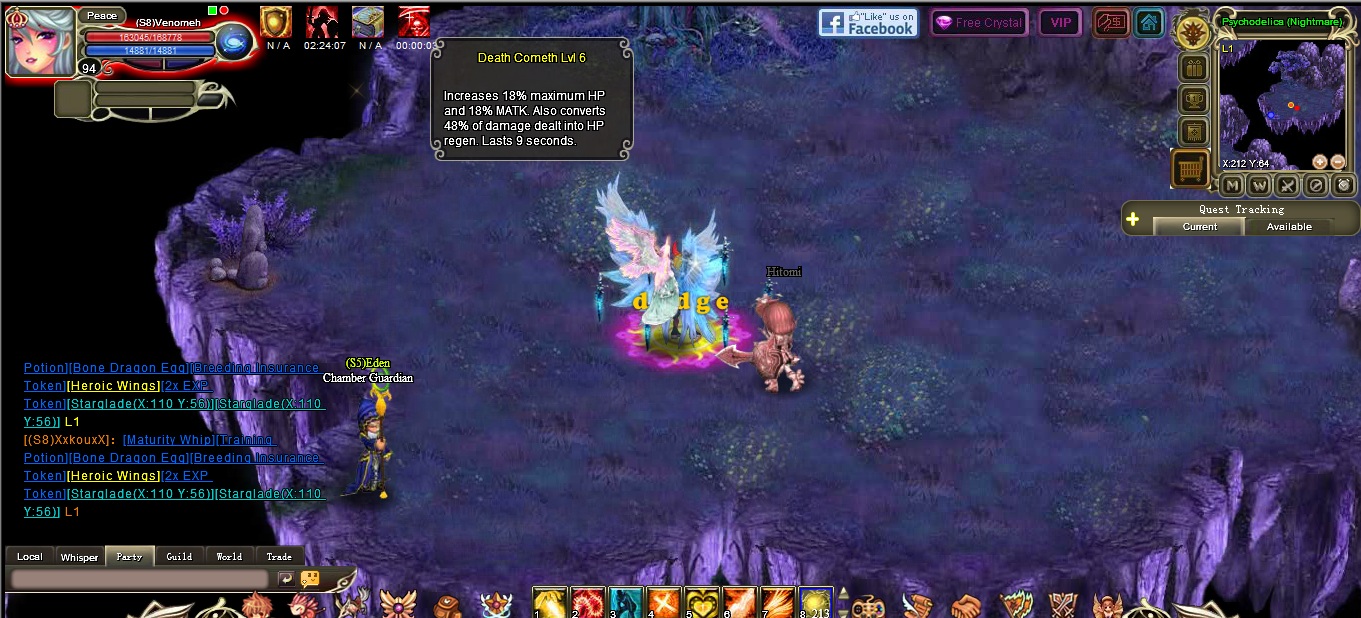The image size is (1361, 618).
Task: Show Current quests in Quest Tracking
Action: tap(1199, 226)
